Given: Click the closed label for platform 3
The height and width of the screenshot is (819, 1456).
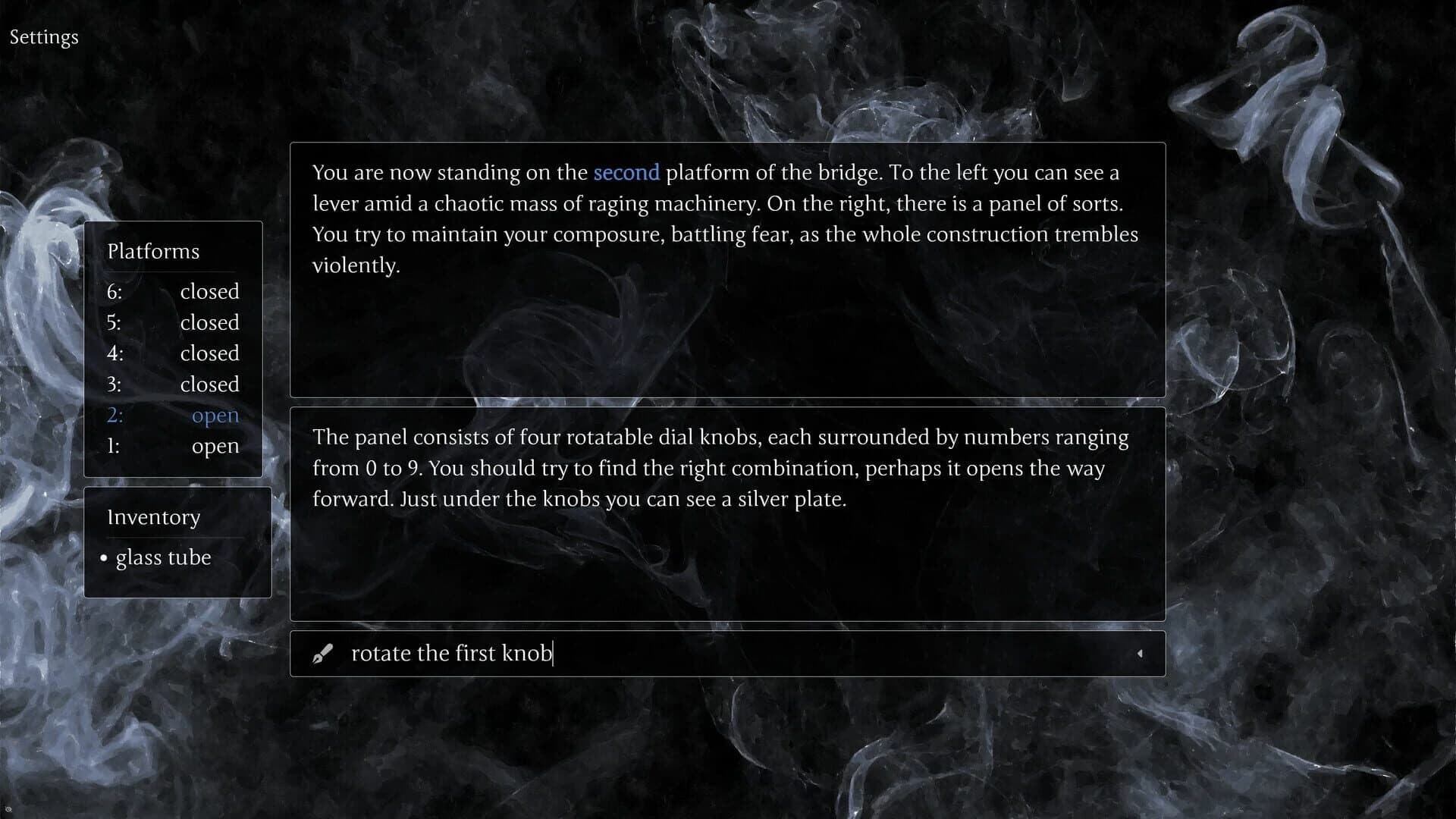Looking at the screenshot, I should coord(209,384).
